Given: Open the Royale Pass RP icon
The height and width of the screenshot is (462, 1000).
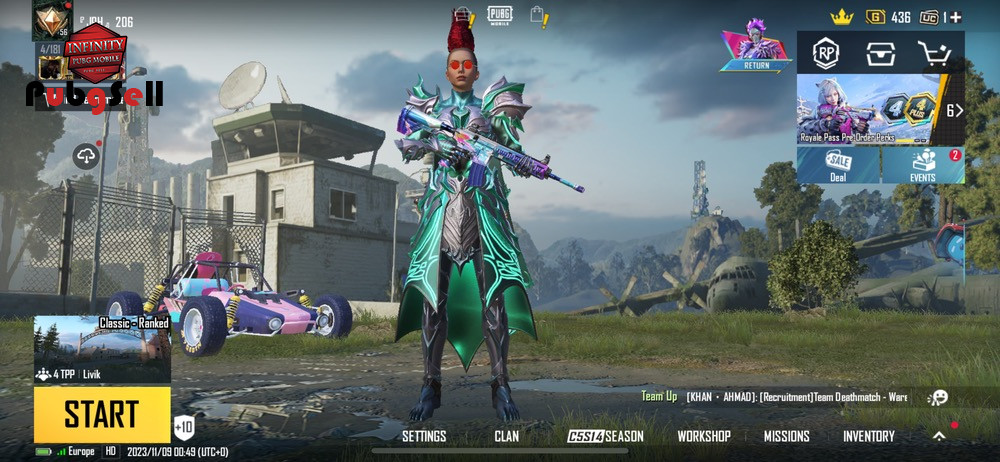Looking at the screenshot, I should tap(825, 53).
